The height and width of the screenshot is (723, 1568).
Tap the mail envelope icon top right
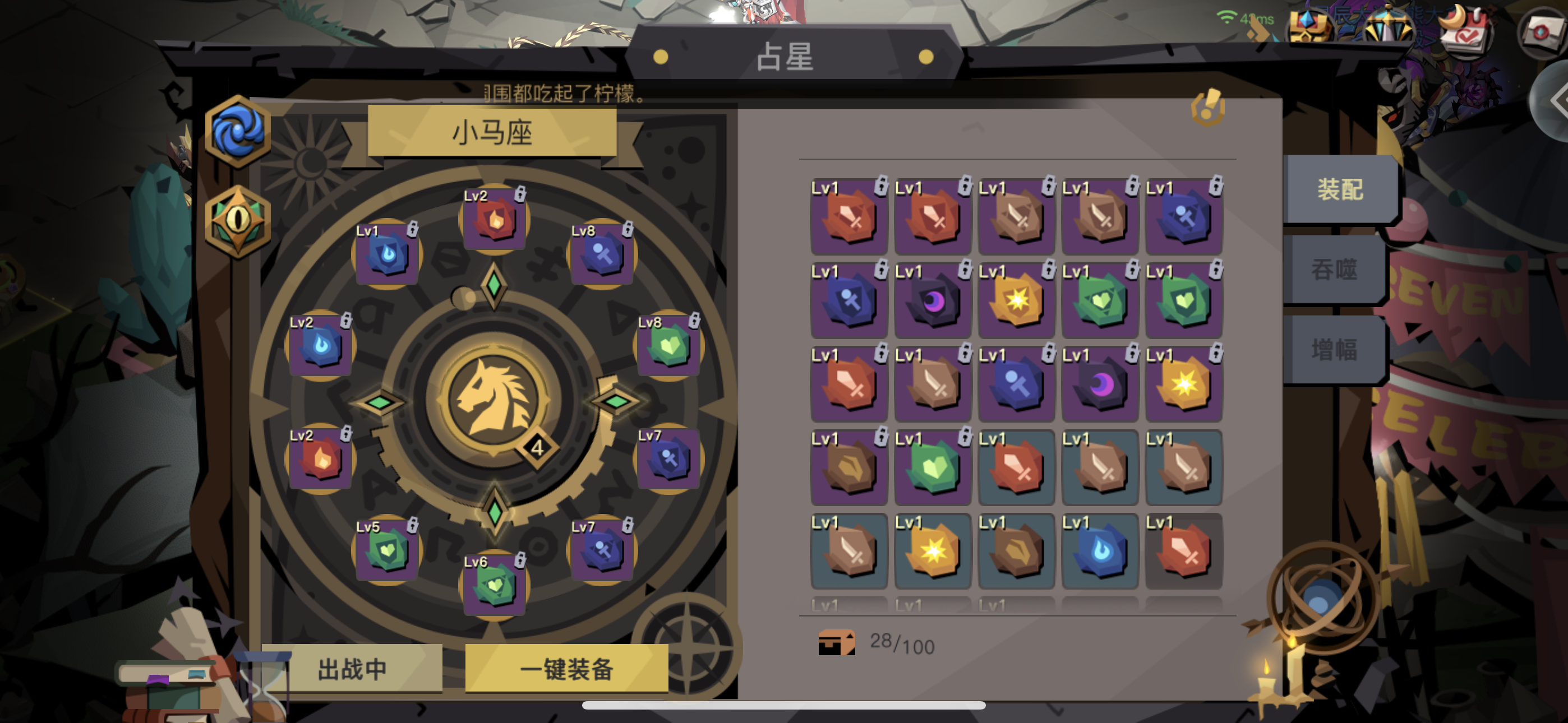tap(1544, 30)
